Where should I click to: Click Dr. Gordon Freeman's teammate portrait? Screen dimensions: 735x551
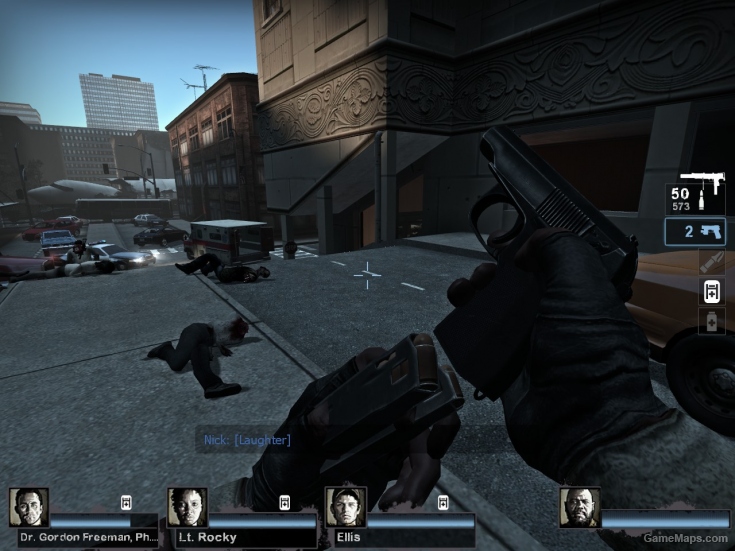click(x=28, y=507)
